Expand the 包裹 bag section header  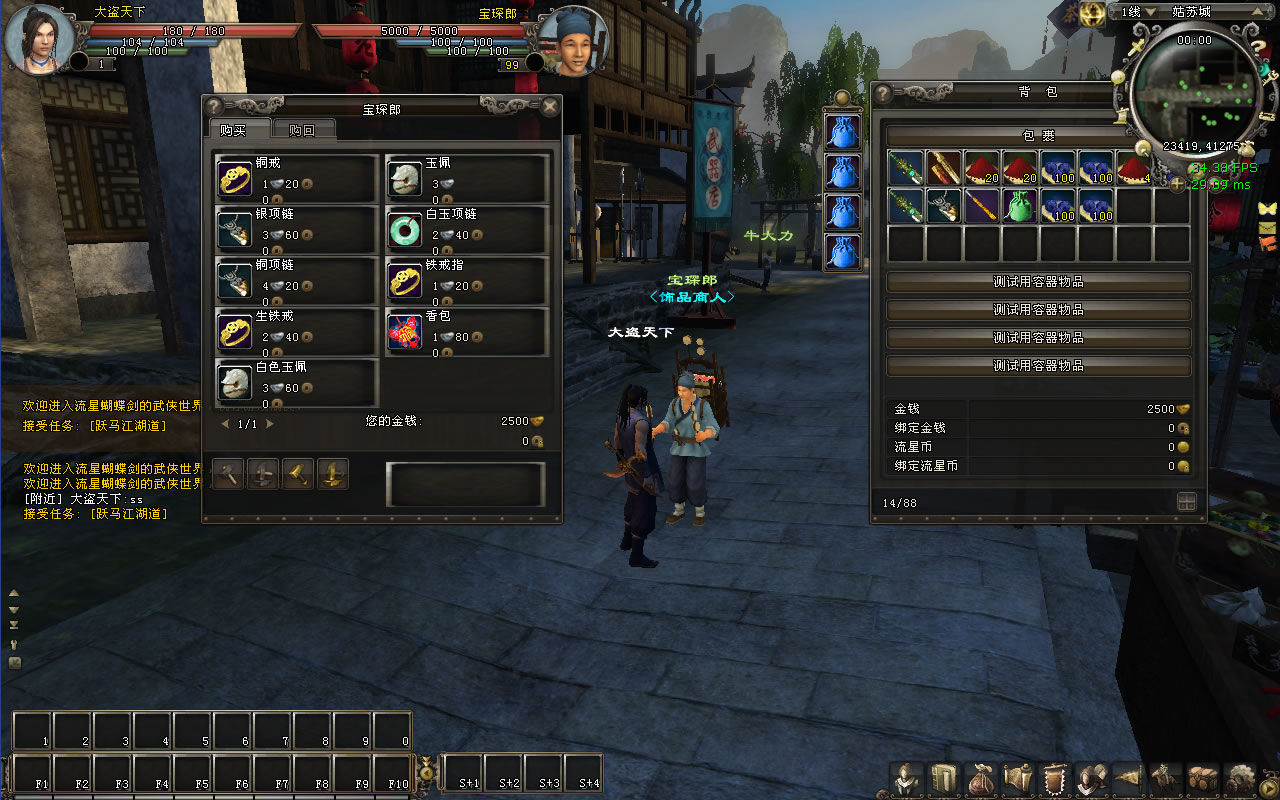1038,135
